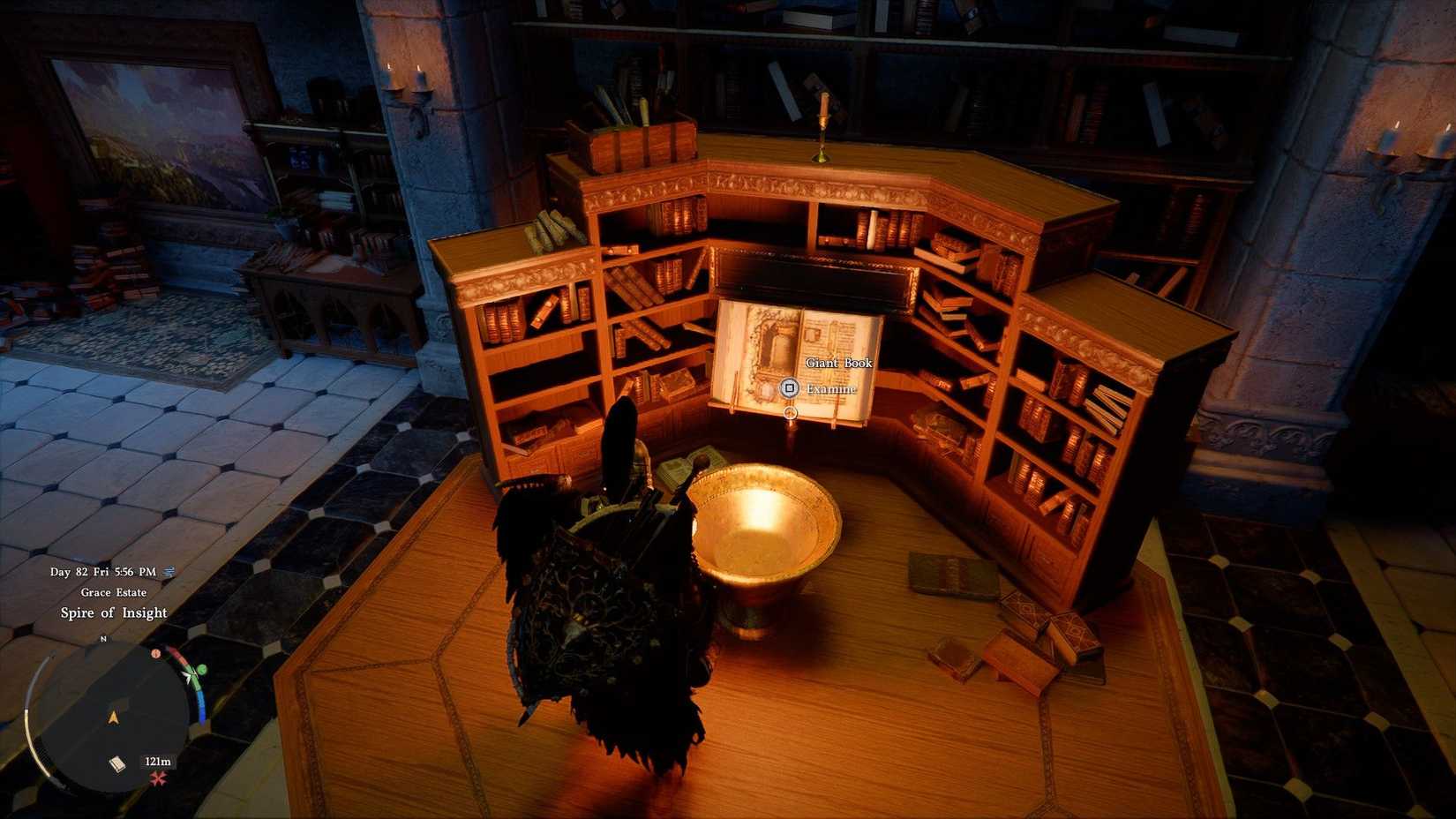Click the weather icon beside the 5:56 PM clock
This screenshot has width=1456, height=819.
[169, 572]
